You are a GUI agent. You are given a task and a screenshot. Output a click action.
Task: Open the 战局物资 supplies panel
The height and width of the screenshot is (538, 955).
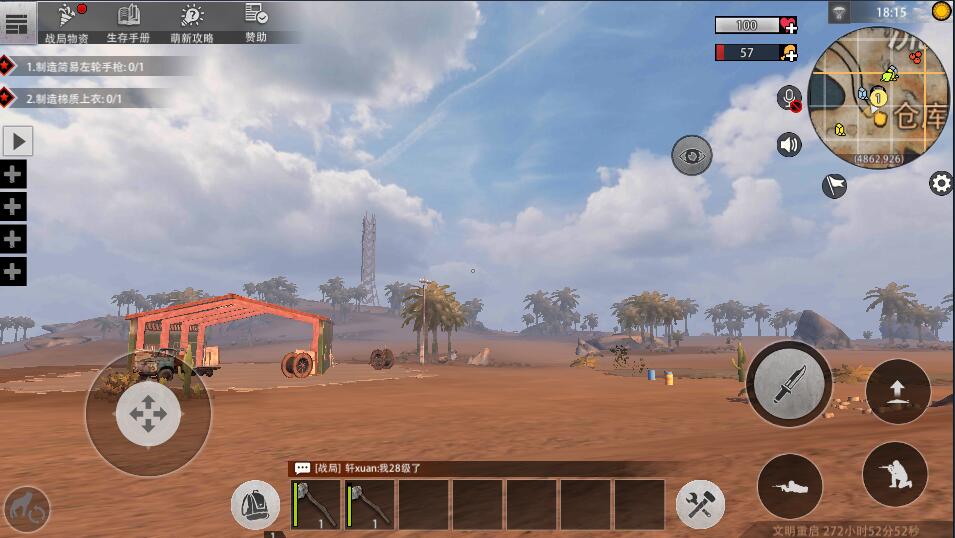coord(68,22)
